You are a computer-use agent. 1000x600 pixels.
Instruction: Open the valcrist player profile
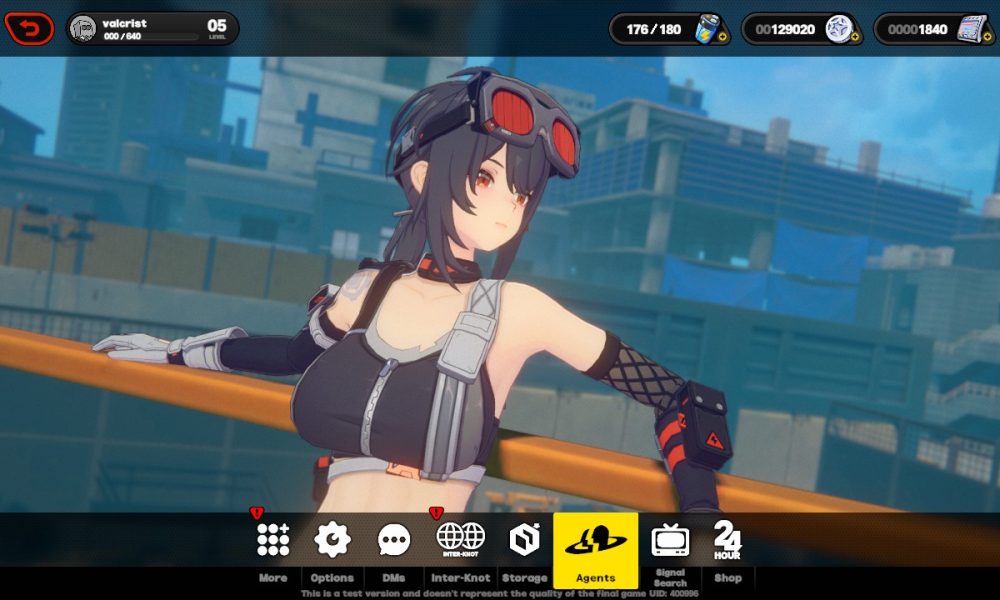tap(152, 29)
